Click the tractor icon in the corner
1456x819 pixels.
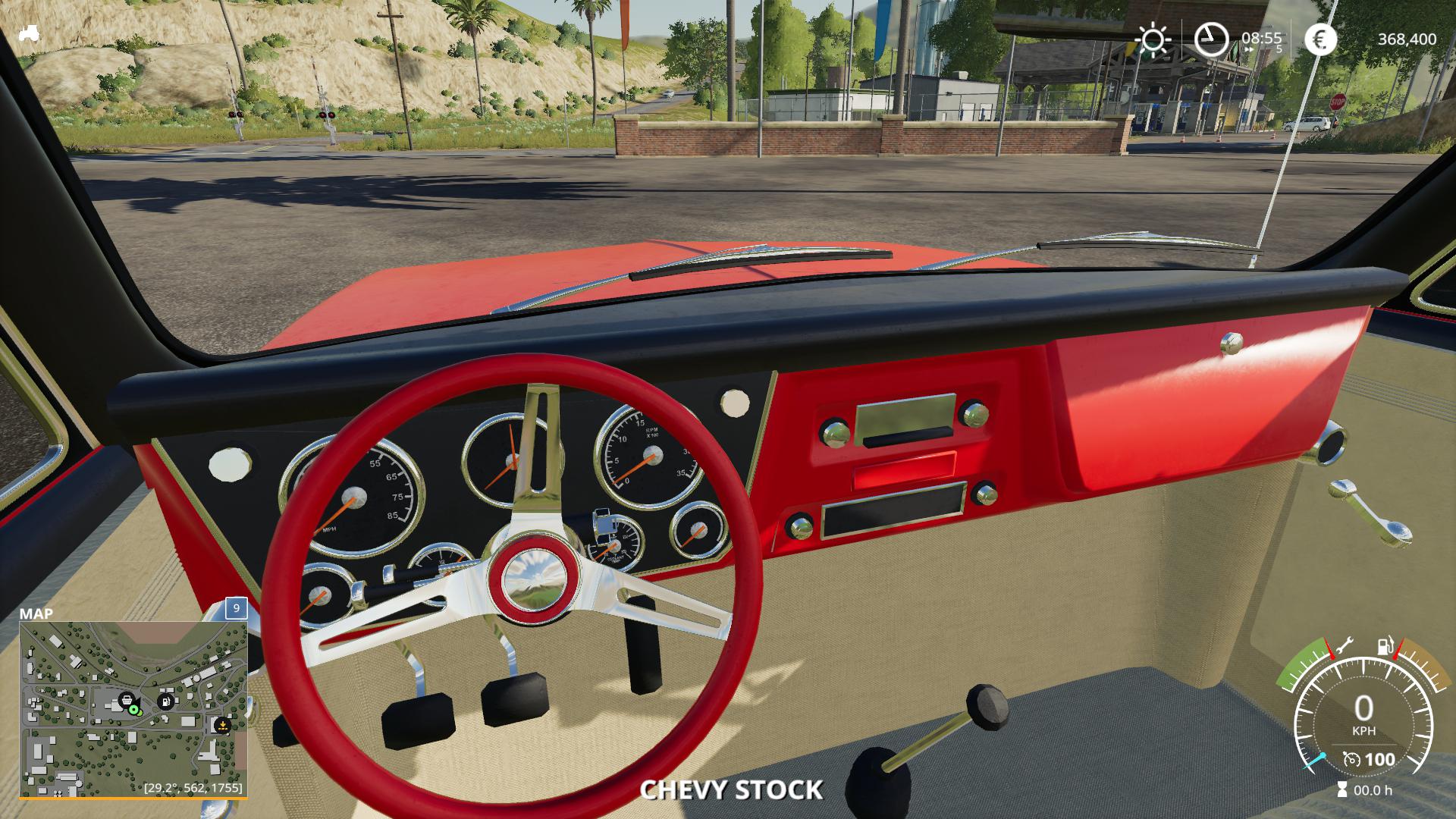click(x=30, y=33)
